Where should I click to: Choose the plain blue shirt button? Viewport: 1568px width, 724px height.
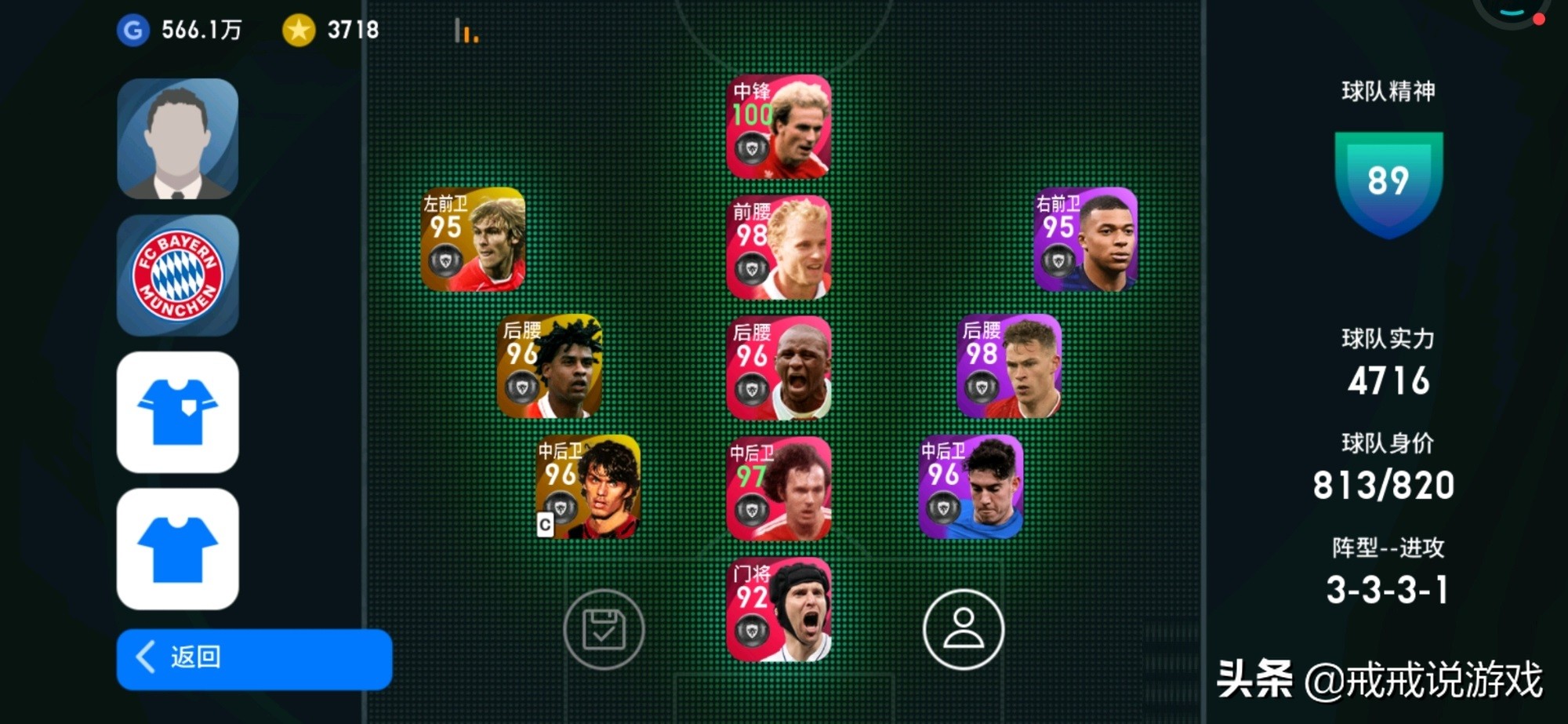pos(178,549)
